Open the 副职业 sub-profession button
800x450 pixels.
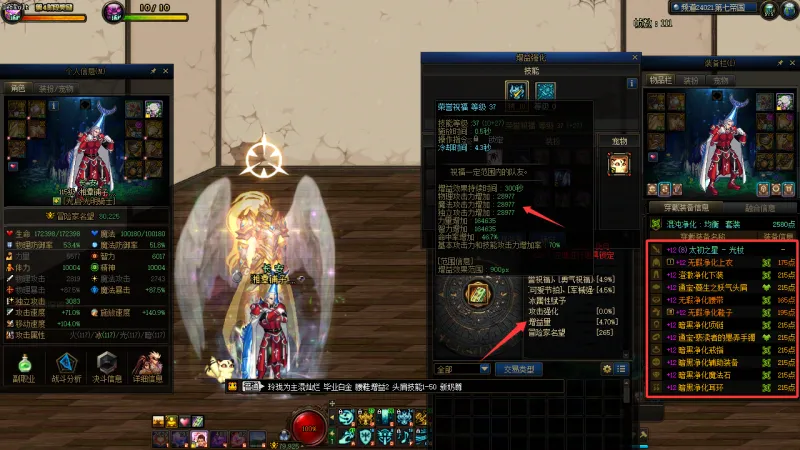[22, 365]
